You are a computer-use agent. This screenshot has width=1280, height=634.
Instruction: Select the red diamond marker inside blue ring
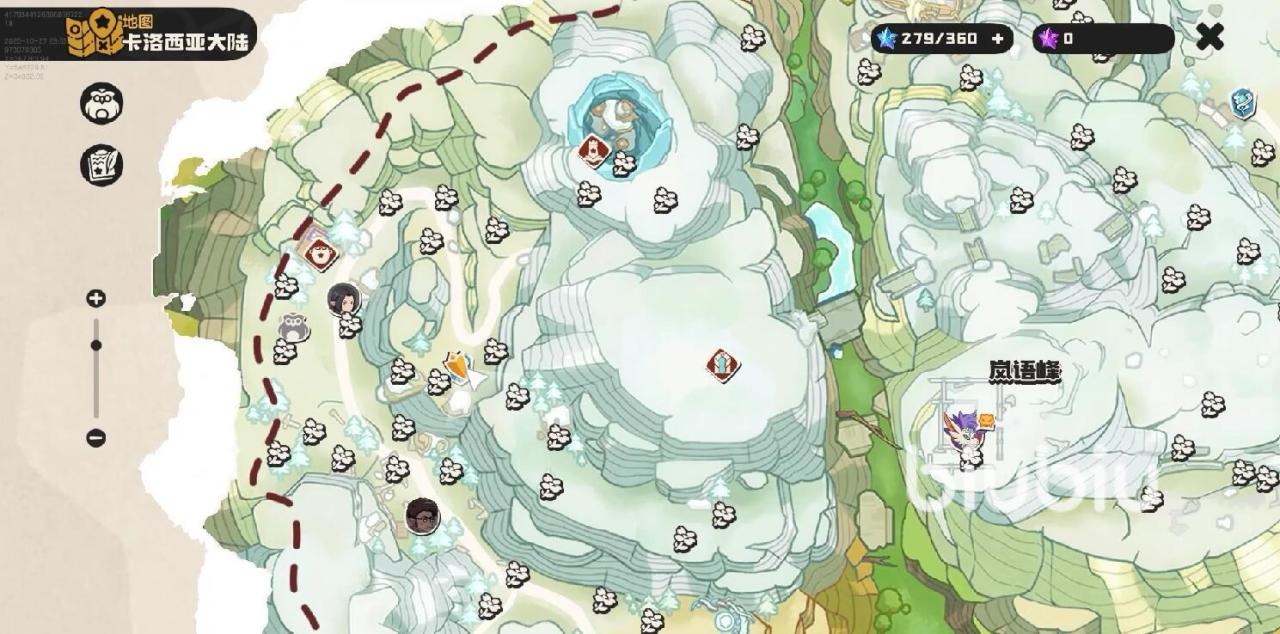595,152
